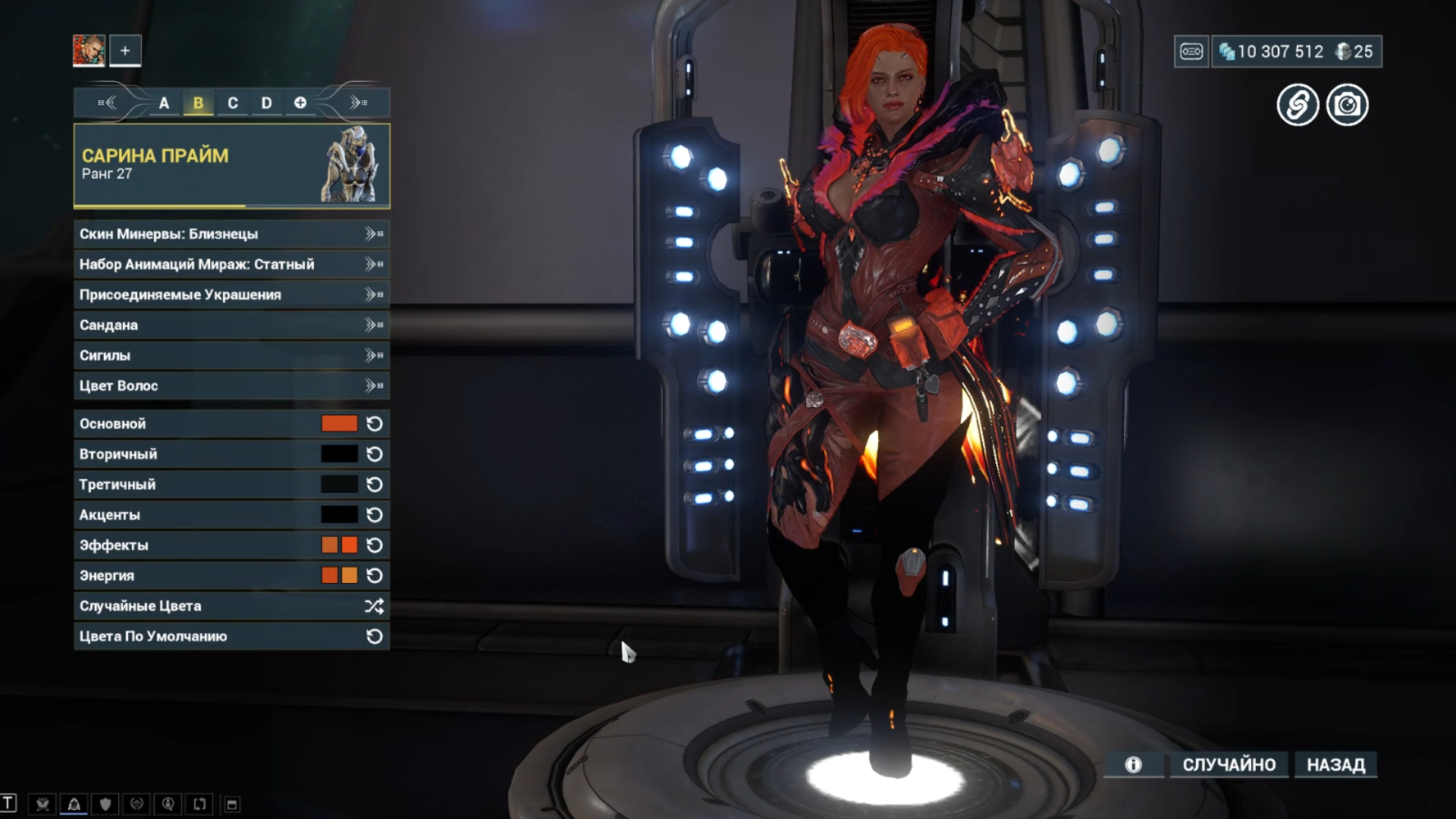This screenshot has height=819, width=1456.
Task: Open Набор Анимаций animation set menu
Action: tap(231, 265)
